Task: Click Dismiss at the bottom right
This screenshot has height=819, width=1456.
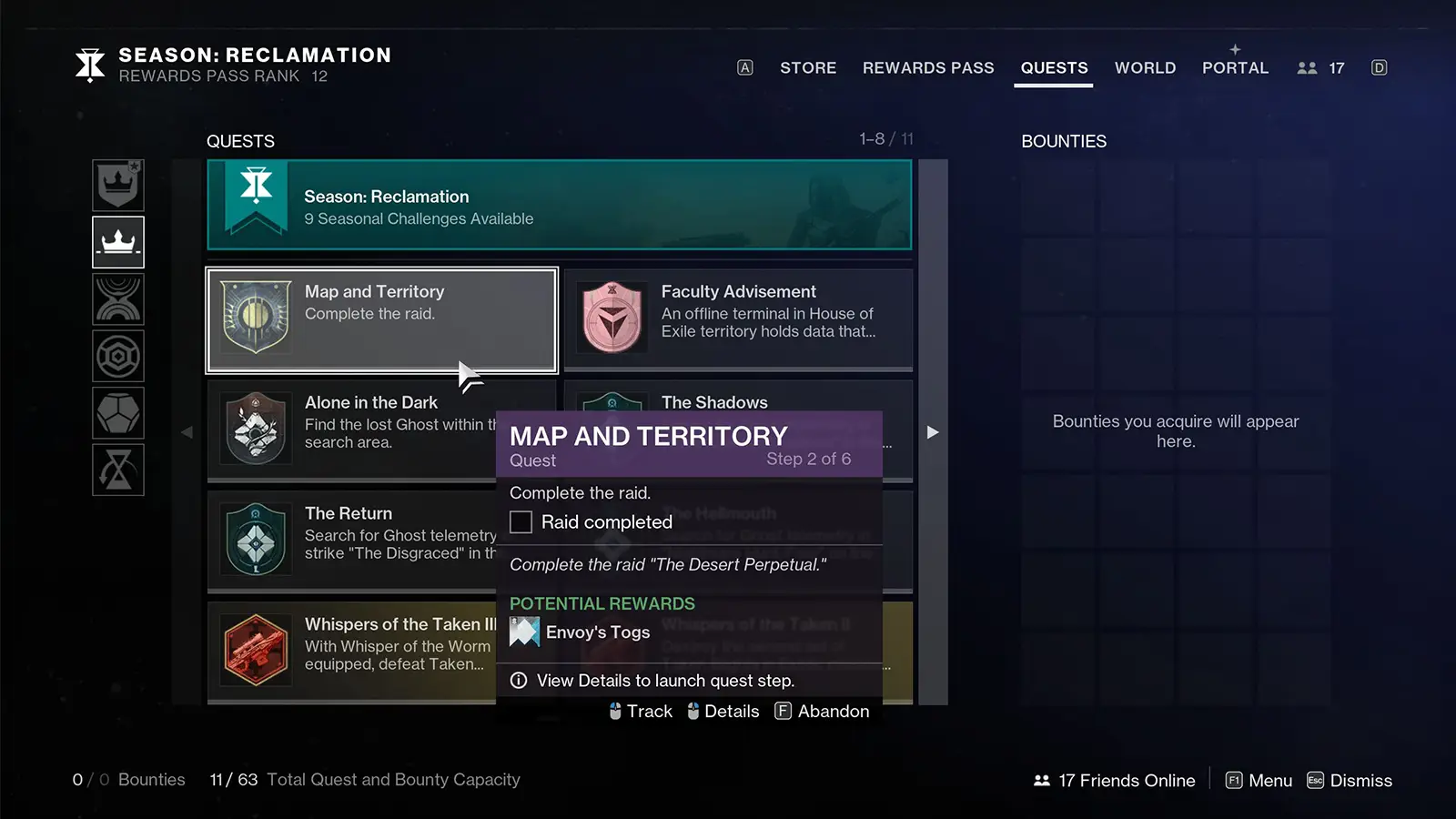Action: (1360, 780)
